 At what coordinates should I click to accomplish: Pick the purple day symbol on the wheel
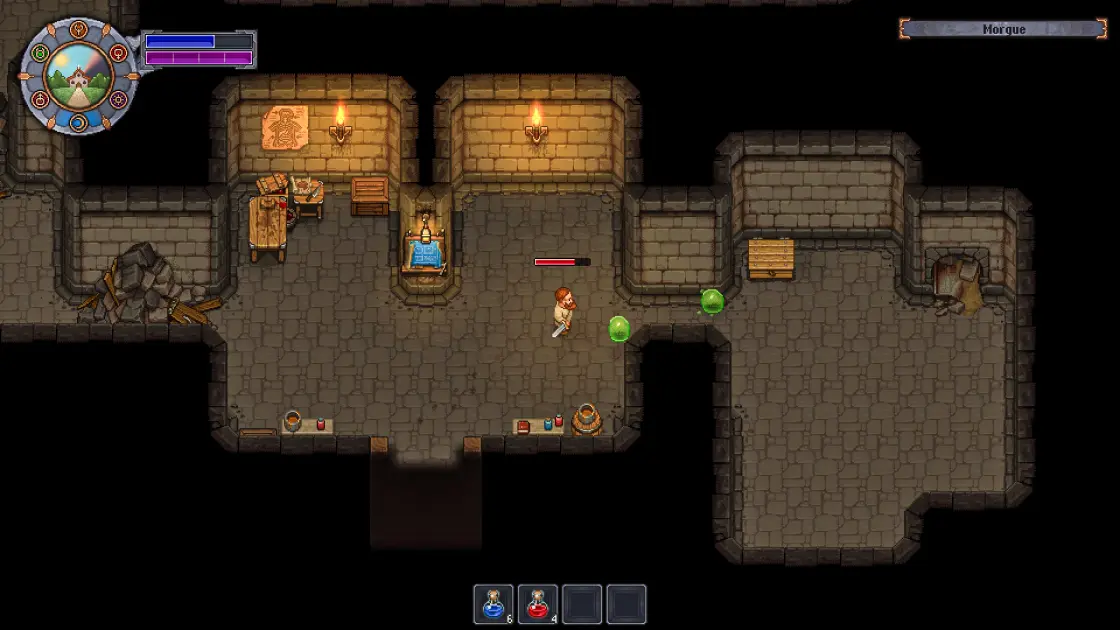pyautogui.click(x=119, y=99)
